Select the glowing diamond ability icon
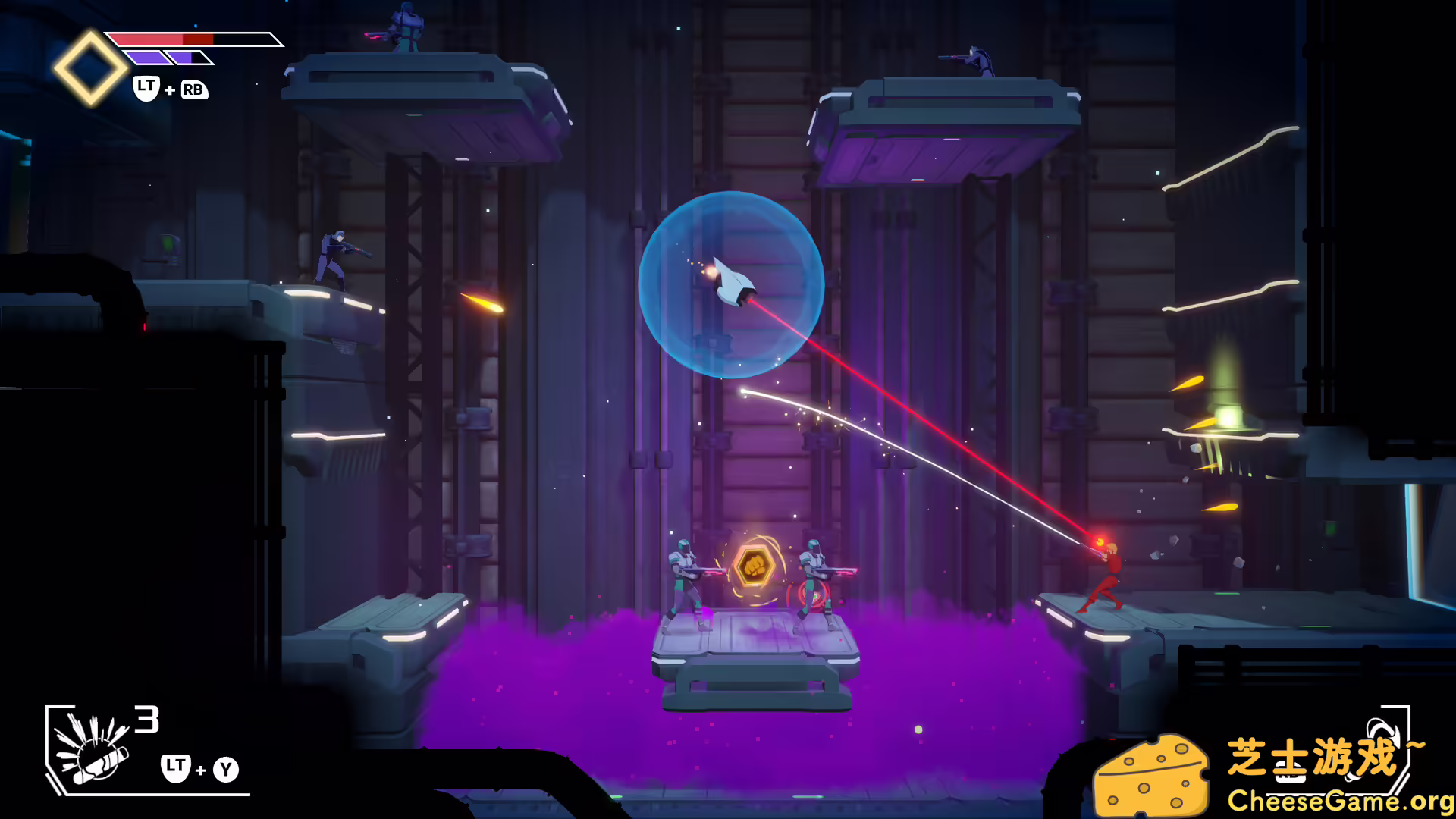Viewport: 1456px width, 819px height. tap(91, 68)
